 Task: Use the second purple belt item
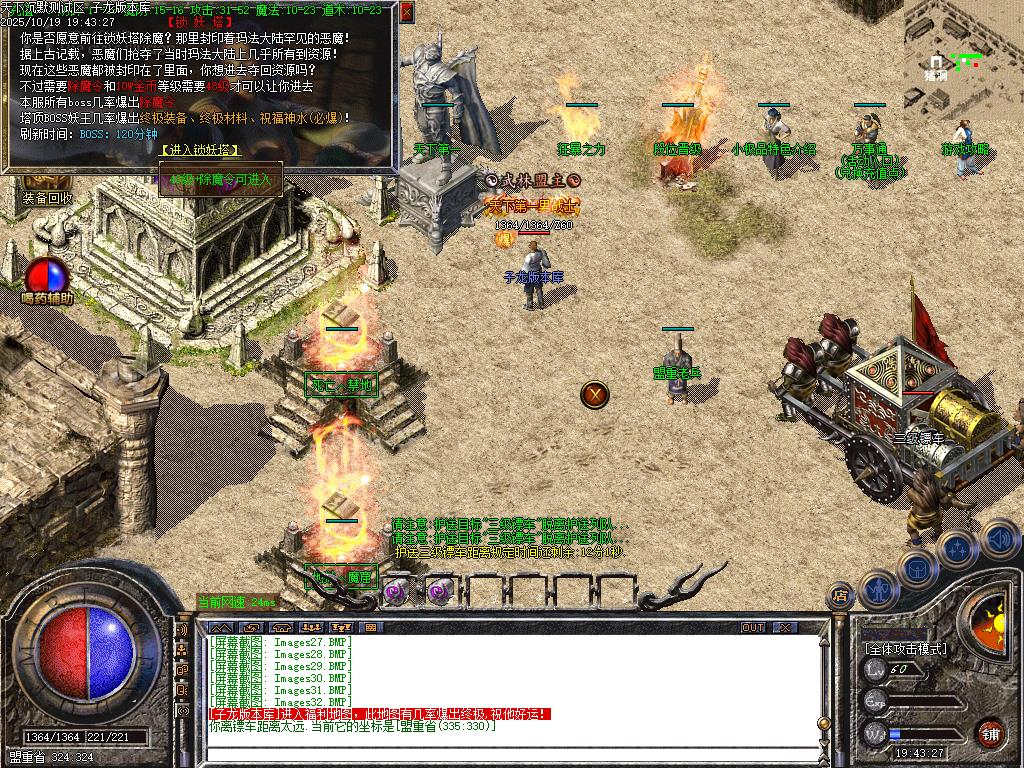[x=439, y=590]
